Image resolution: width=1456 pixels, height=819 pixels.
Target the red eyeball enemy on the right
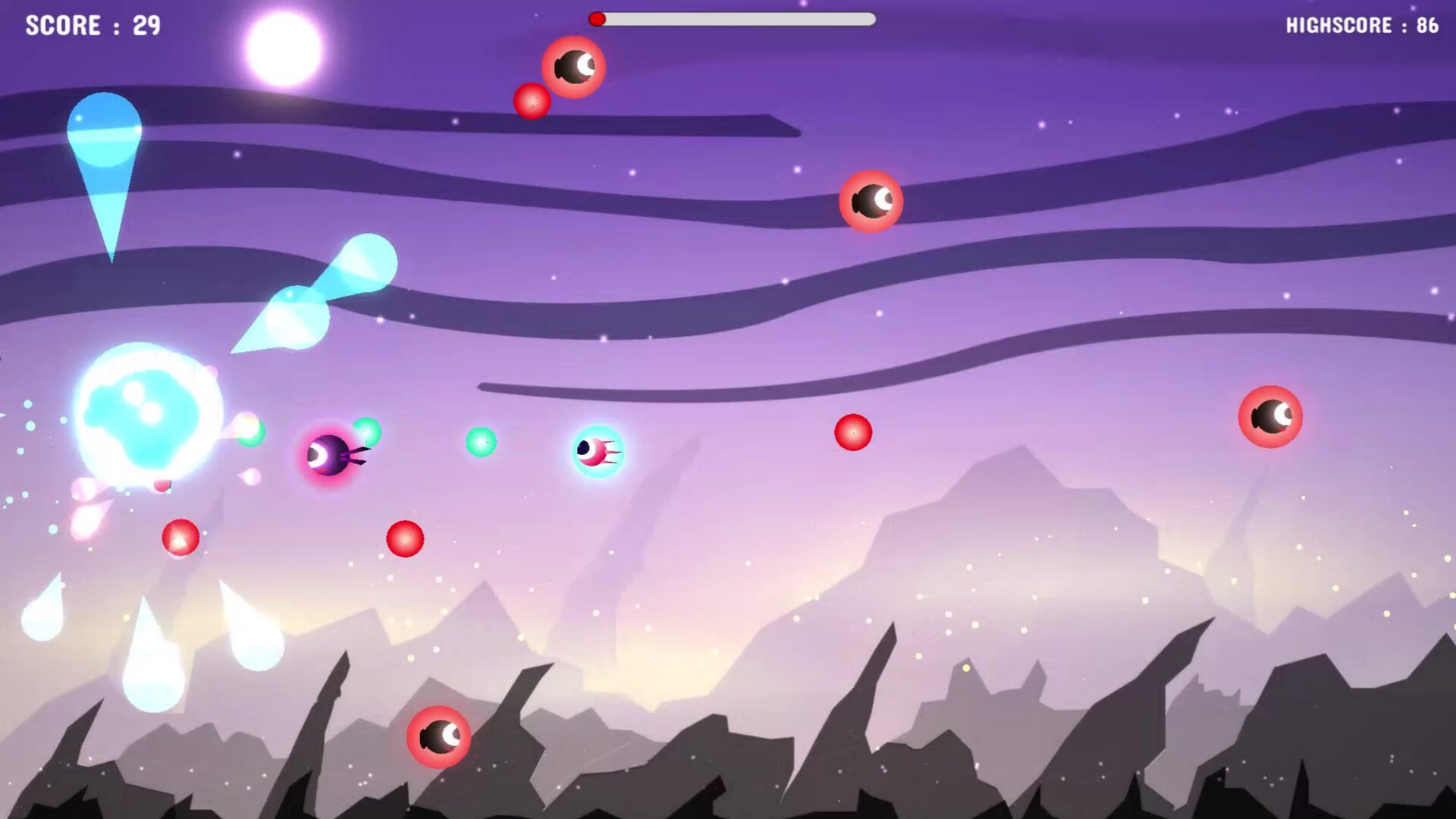click(x=1270, y=415)
